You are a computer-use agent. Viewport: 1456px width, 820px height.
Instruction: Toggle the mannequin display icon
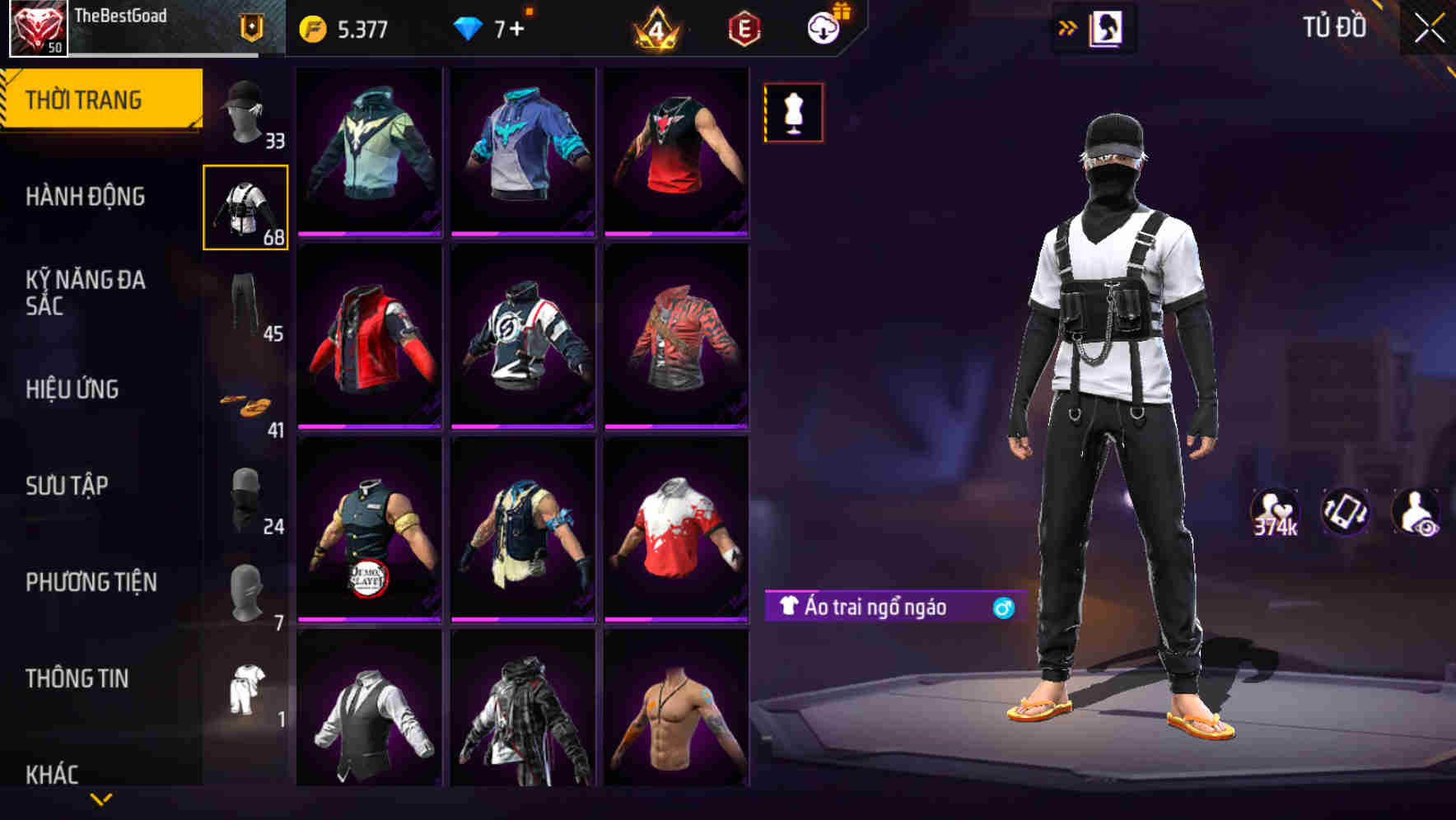[793, 113]
